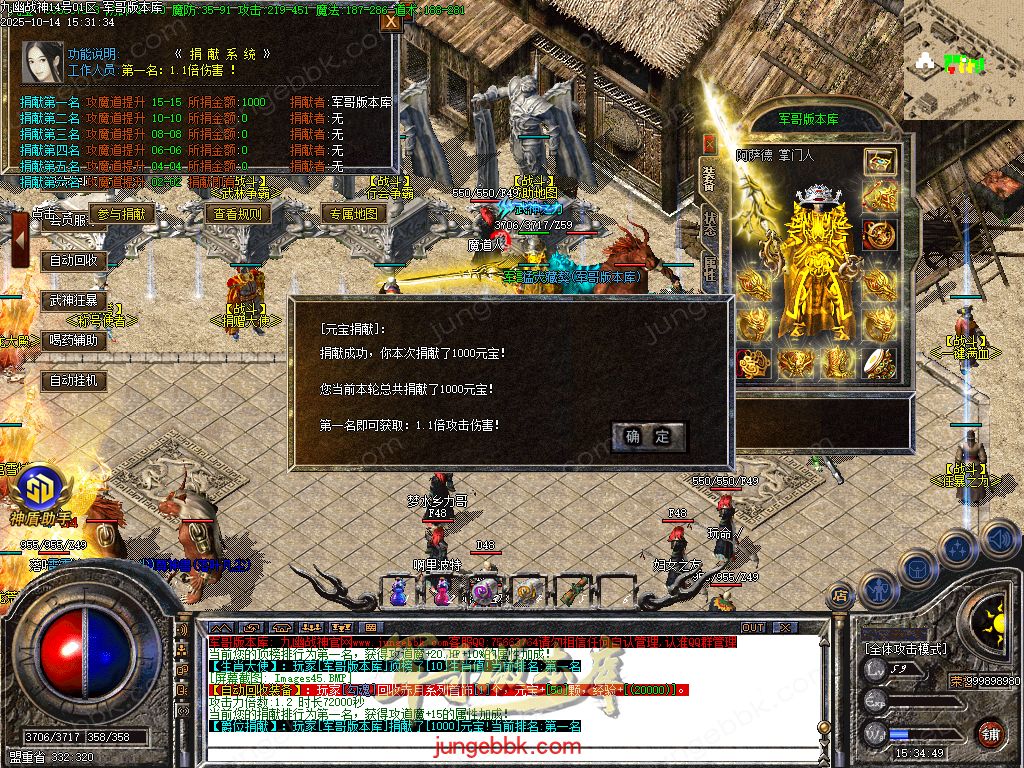The width and height of the screenshot is (1024, 768).
Task: Use the blue potion in the quick bar
Action: click(x=399, y=592)
